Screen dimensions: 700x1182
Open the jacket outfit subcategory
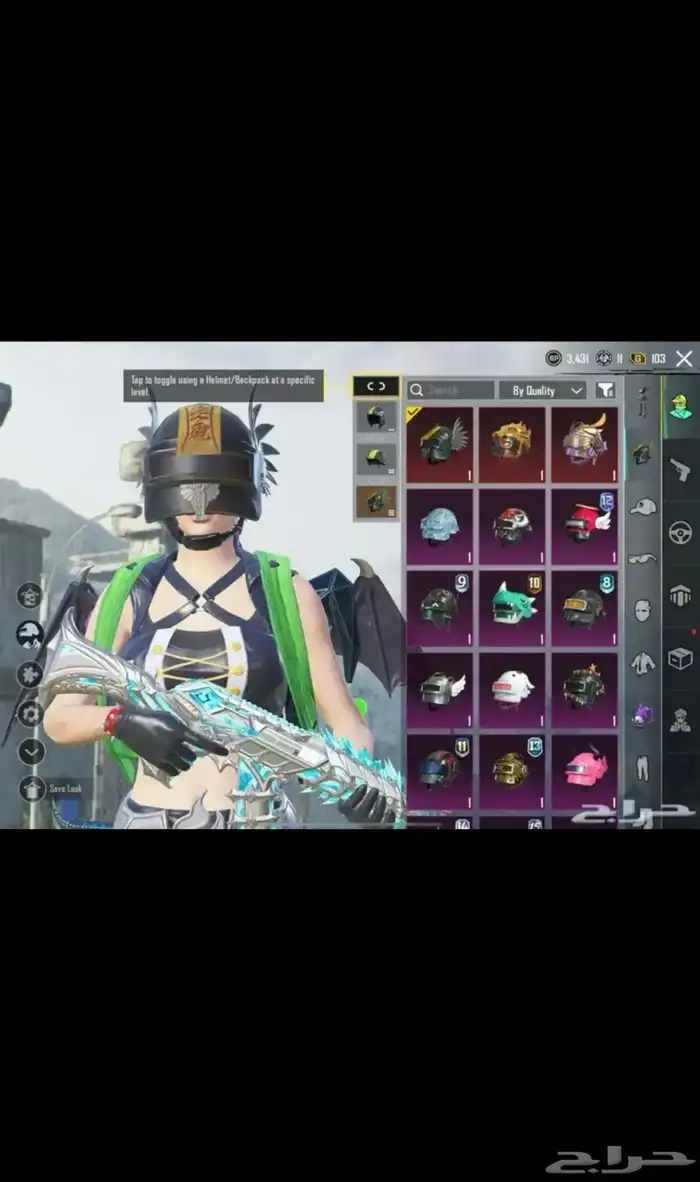tap(642, 662)
